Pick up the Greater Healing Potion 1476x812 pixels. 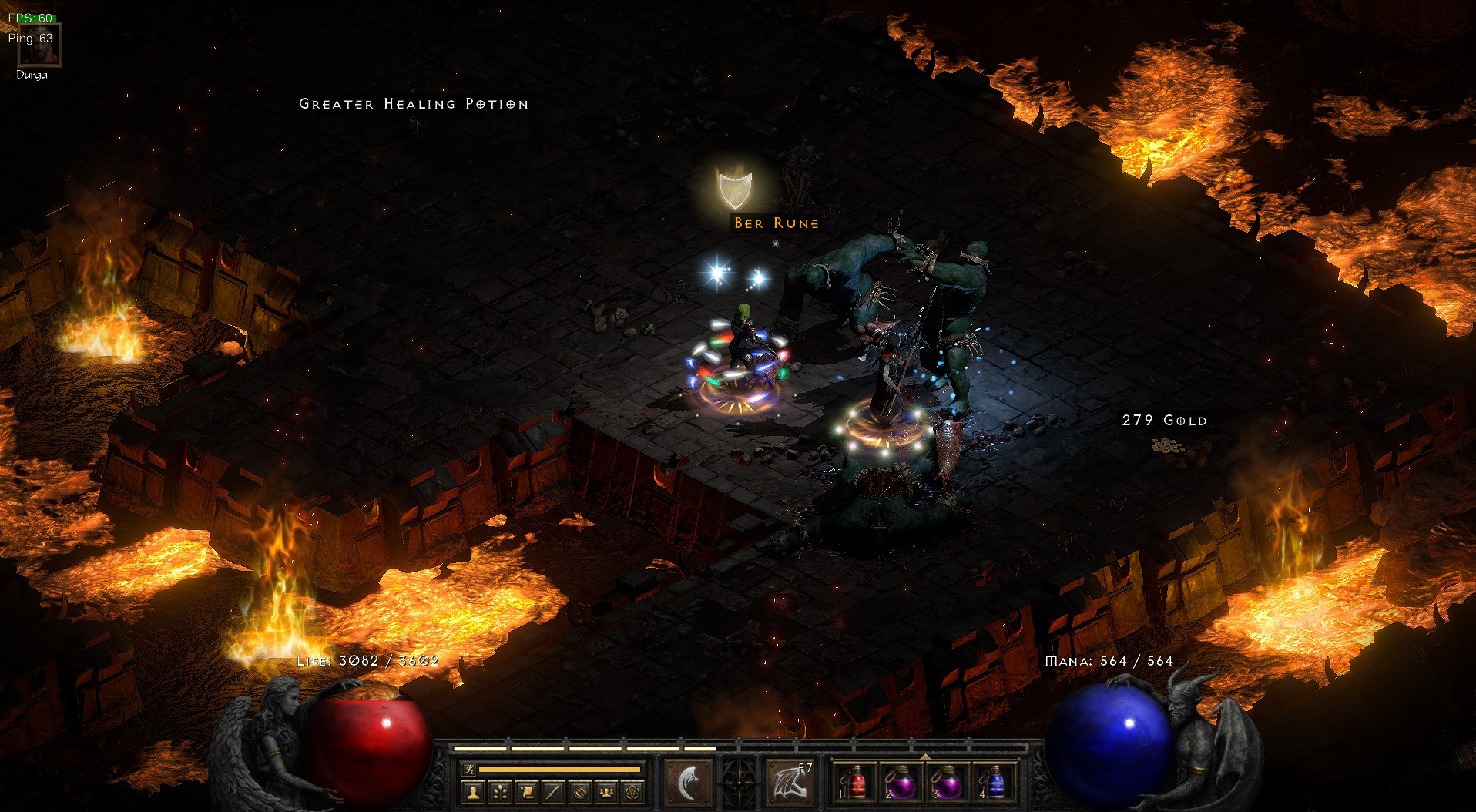point(414,102)
